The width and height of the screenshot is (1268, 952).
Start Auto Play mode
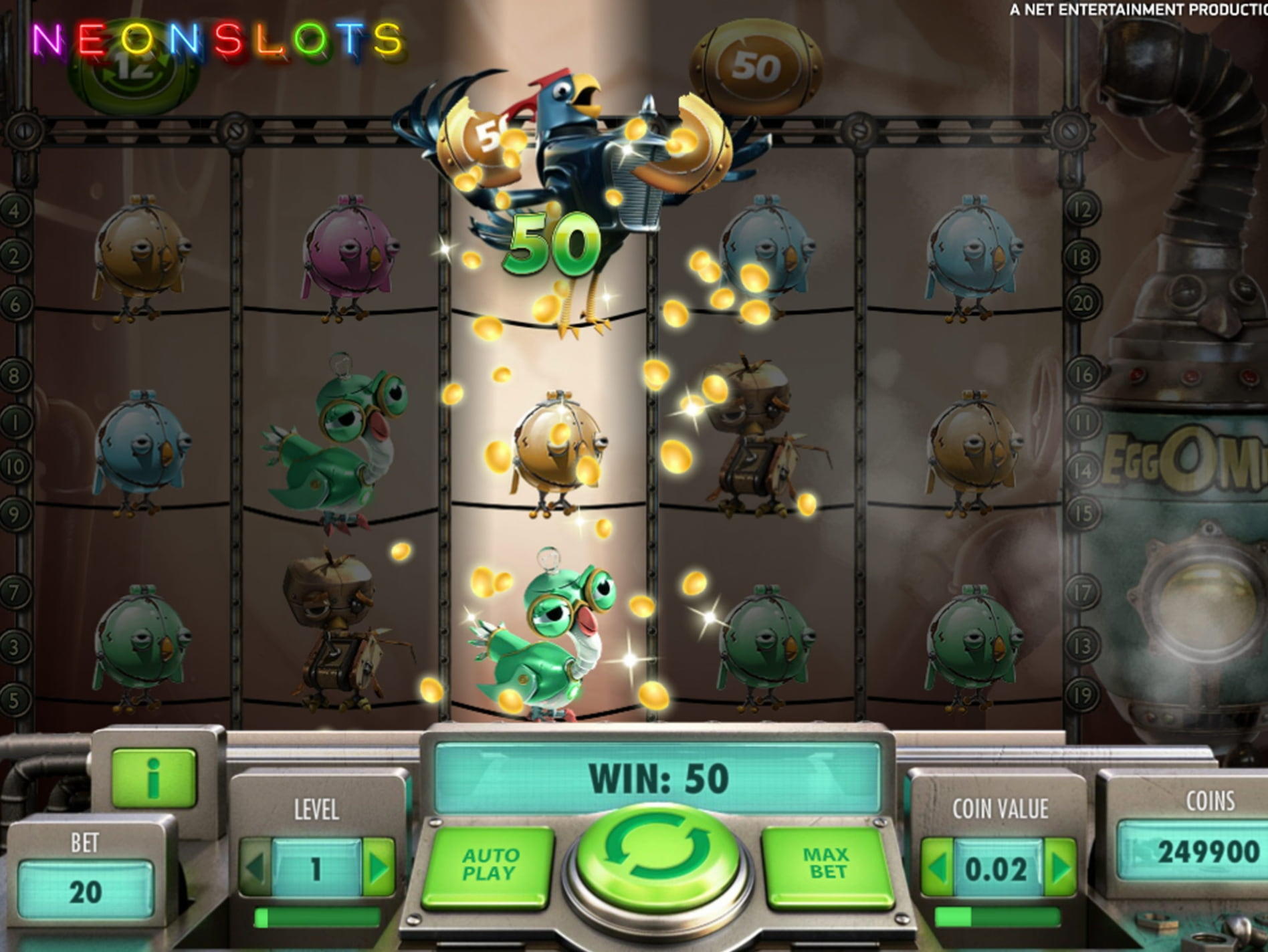490,864
